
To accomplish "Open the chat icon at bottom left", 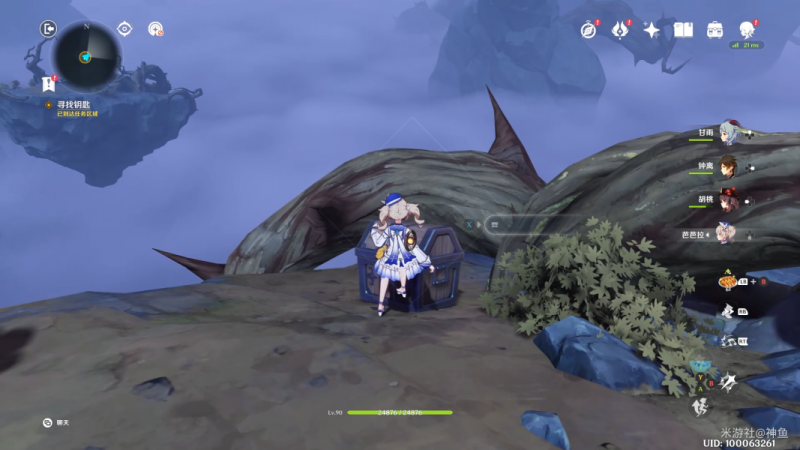I will point(47,422).
